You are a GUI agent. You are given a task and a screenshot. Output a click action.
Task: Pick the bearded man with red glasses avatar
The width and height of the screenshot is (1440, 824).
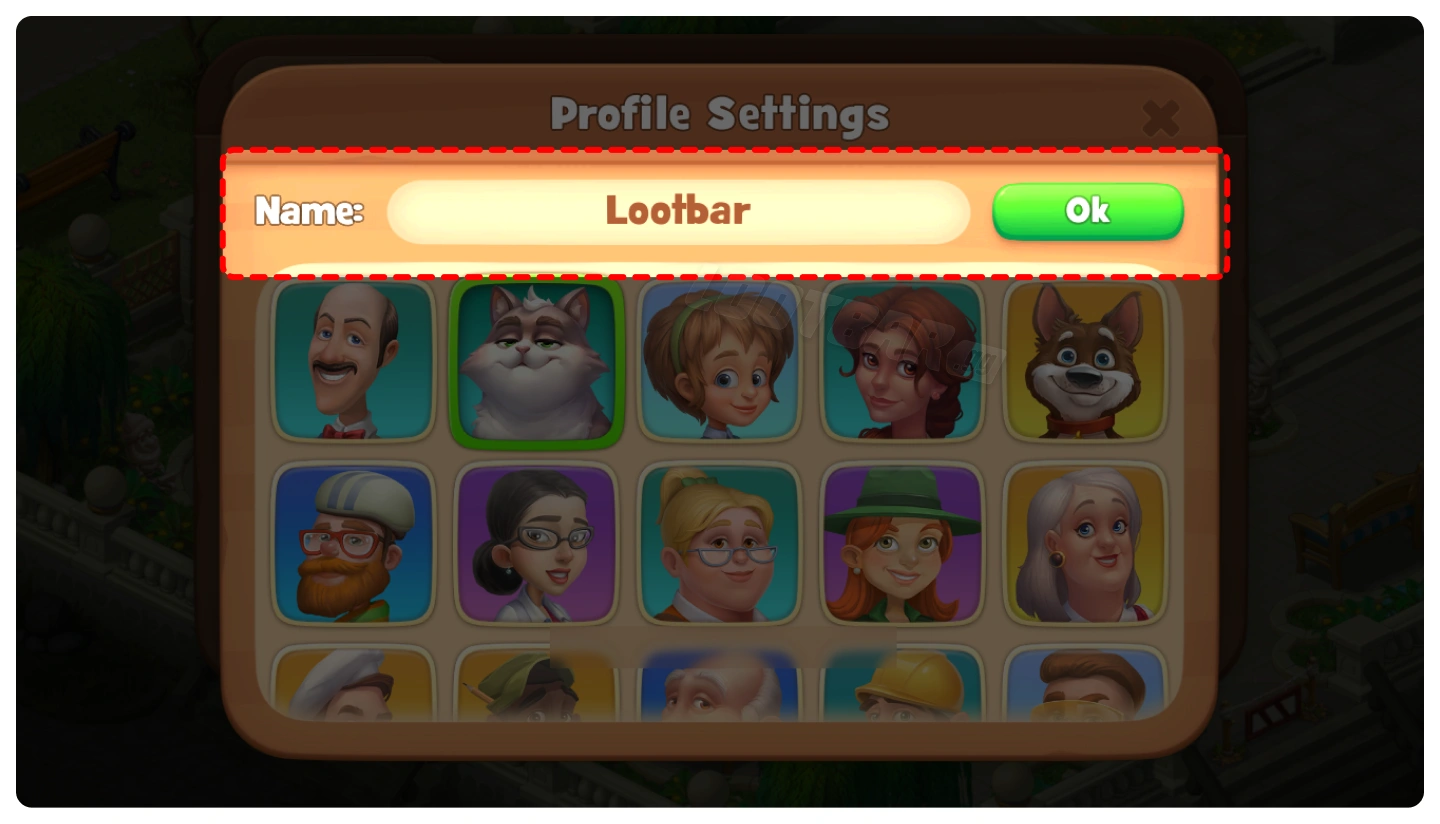click(x=354, y=544)
